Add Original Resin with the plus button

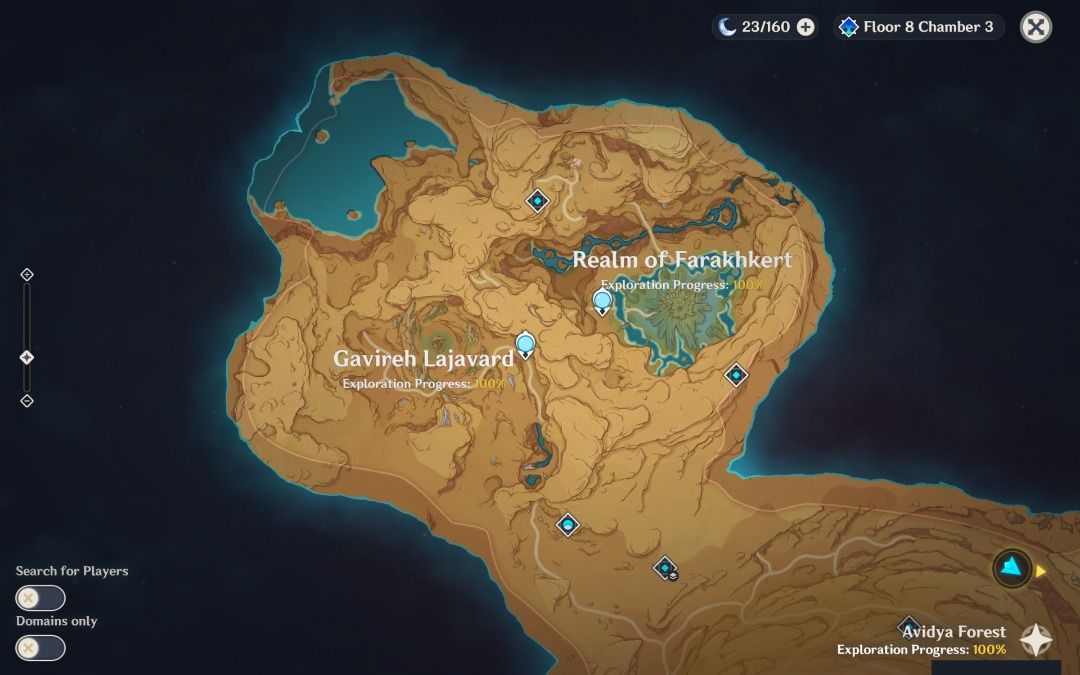coord(805,27)
